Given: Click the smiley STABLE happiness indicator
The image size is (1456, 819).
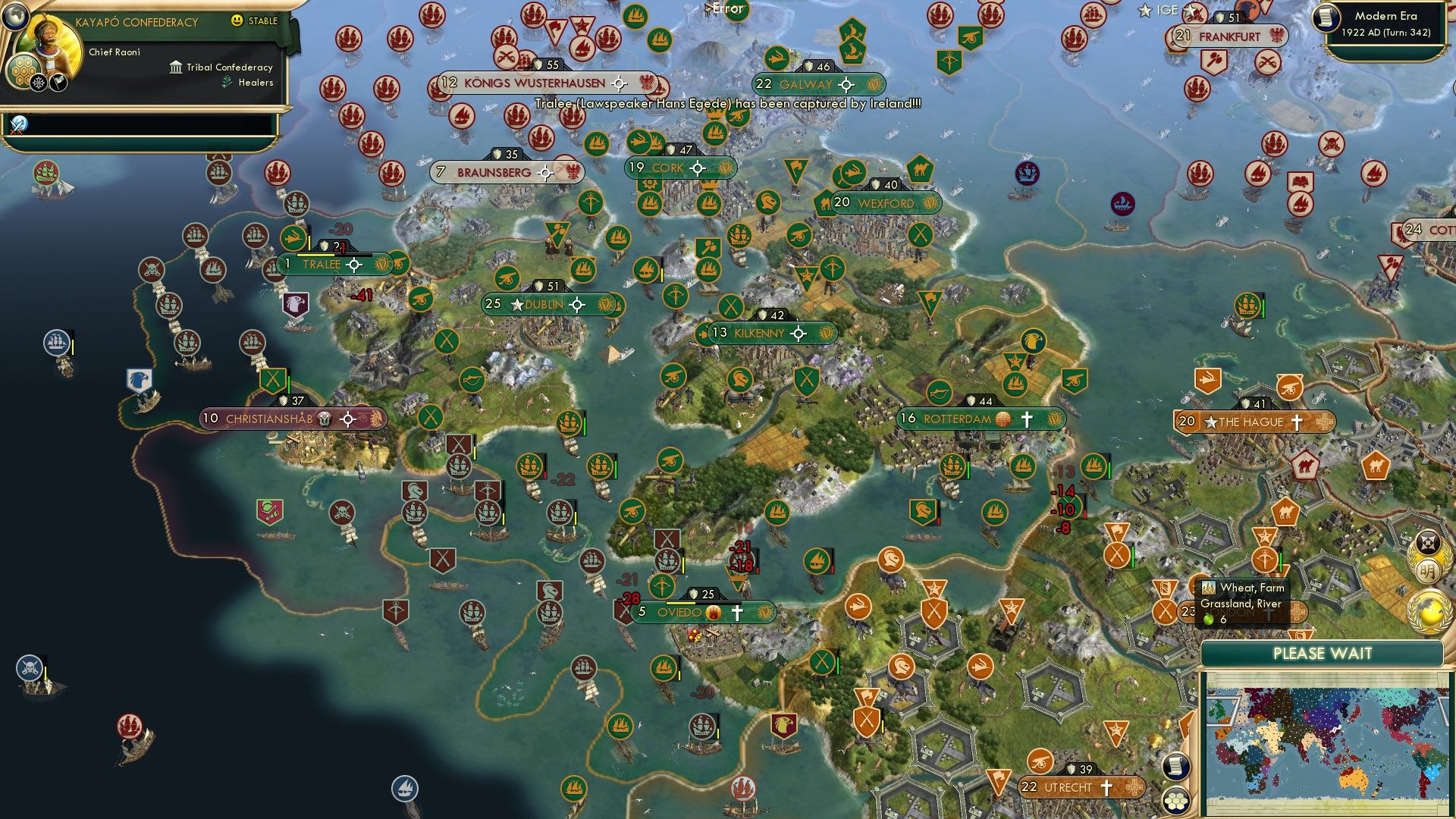Looking at the screenshot, I should pos(238,20).
